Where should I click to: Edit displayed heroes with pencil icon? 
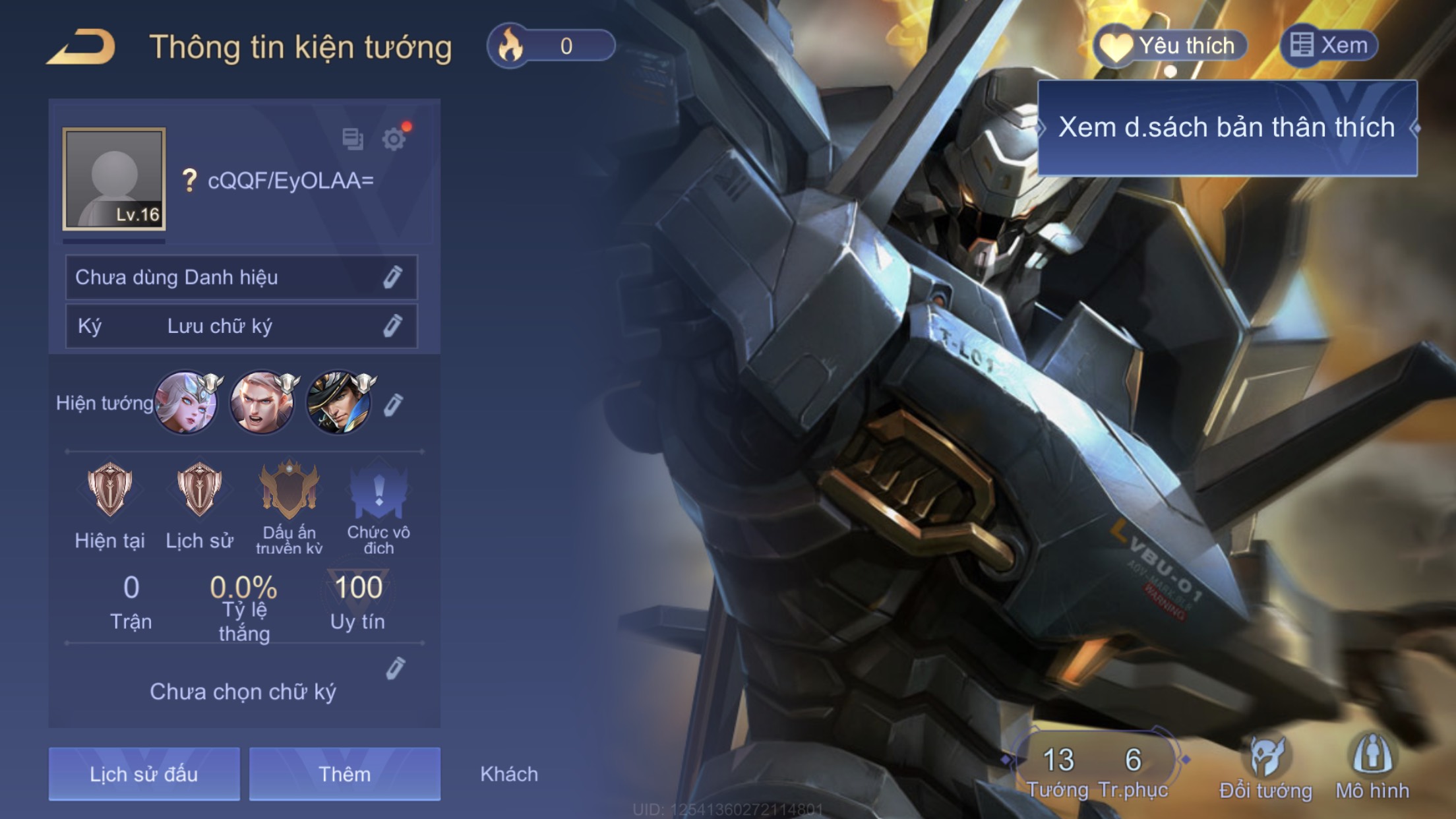pyautogui.click(x=393, y=404)
